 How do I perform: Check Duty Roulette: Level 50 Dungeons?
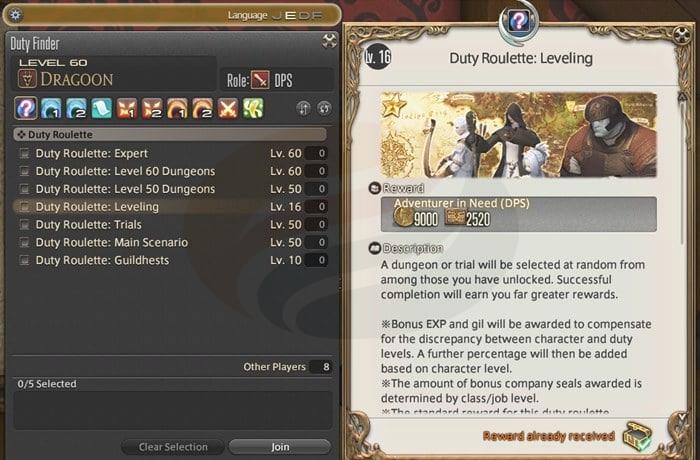[x=23, y=189]
